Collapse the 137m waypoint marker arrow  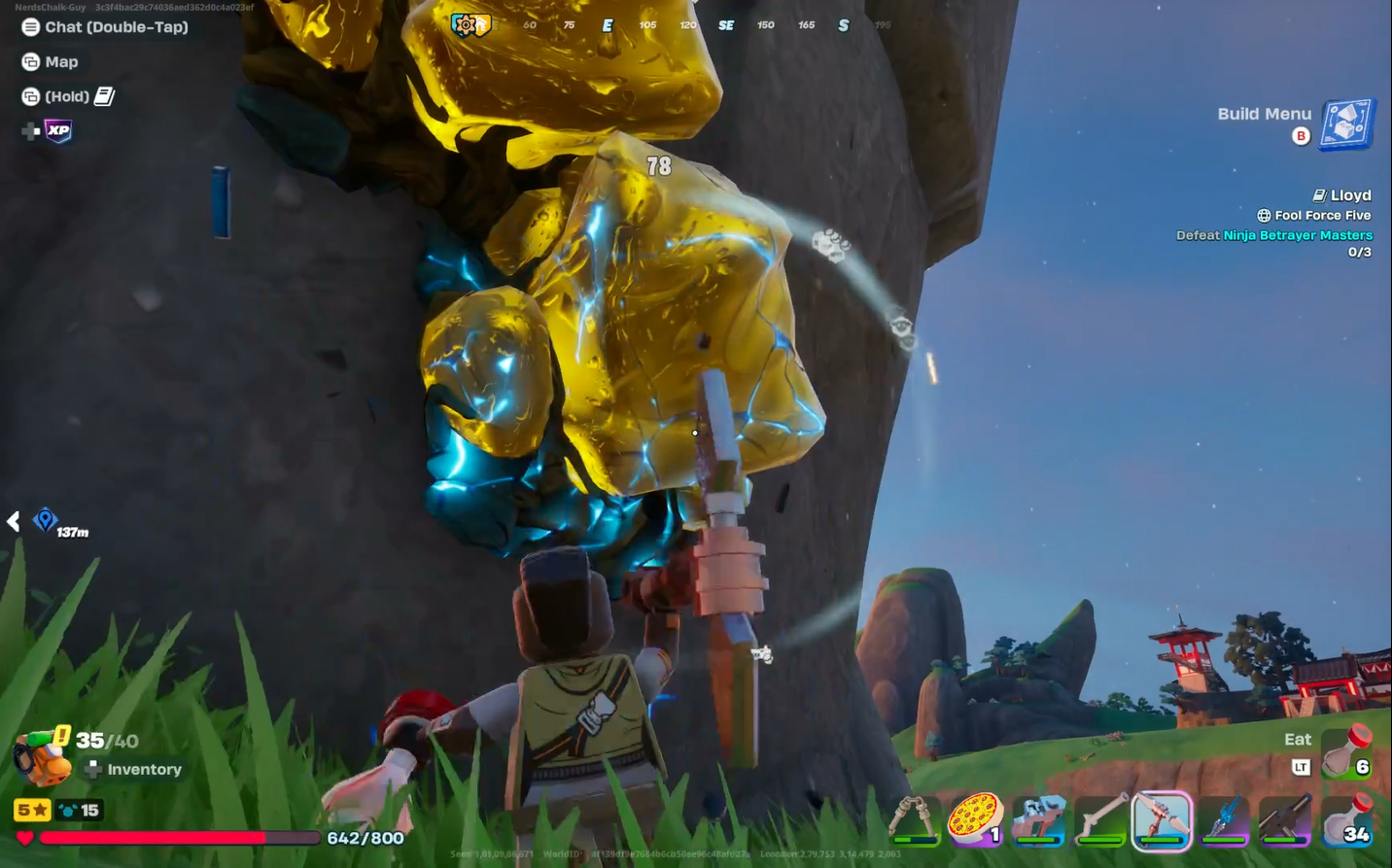[13, 521]
